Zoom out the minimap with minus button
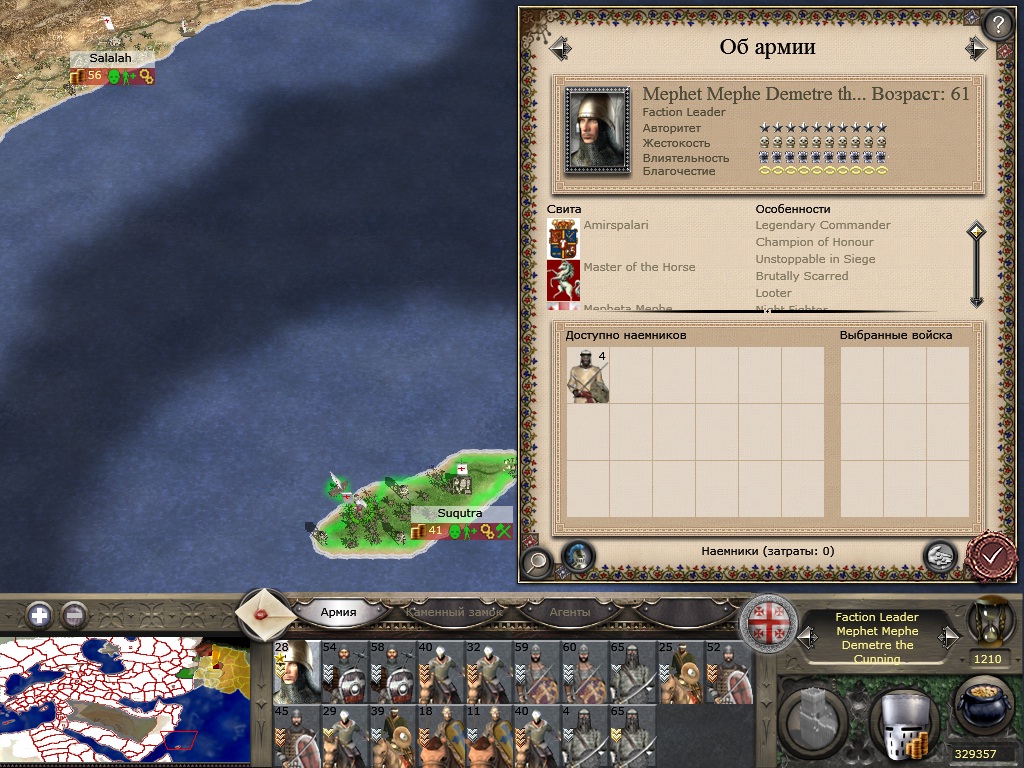Viewport: 1024px width, 768px height. click(74, 614)
